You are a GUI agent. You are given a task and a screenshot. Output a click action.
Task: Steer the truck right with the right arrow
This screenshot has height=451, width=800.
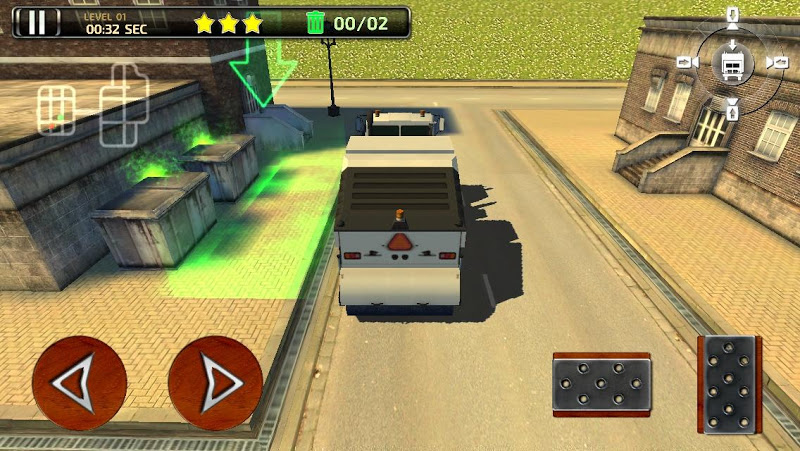(215, 382)
